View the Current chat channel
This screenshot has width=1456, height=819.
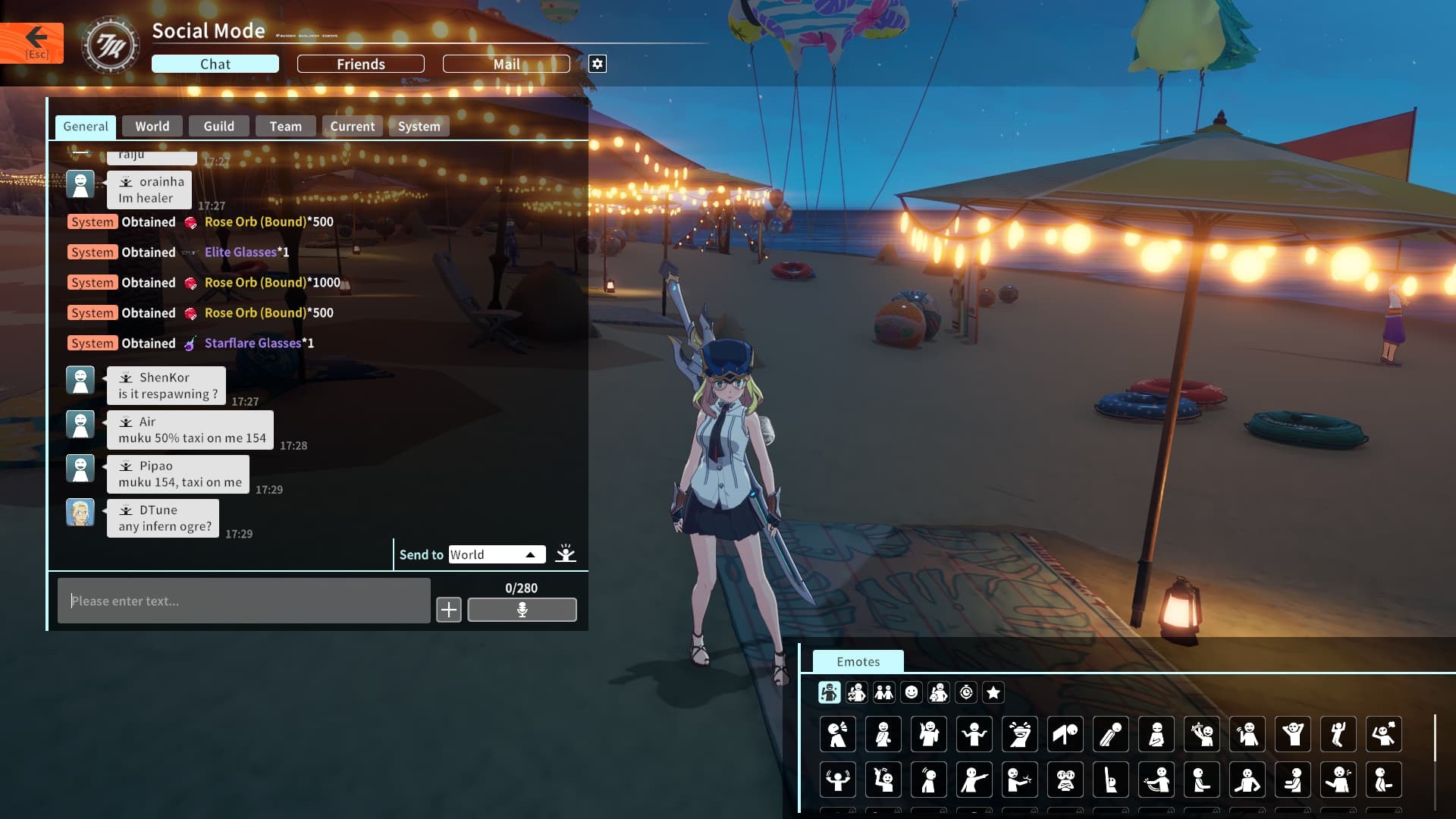click(352, 127)
